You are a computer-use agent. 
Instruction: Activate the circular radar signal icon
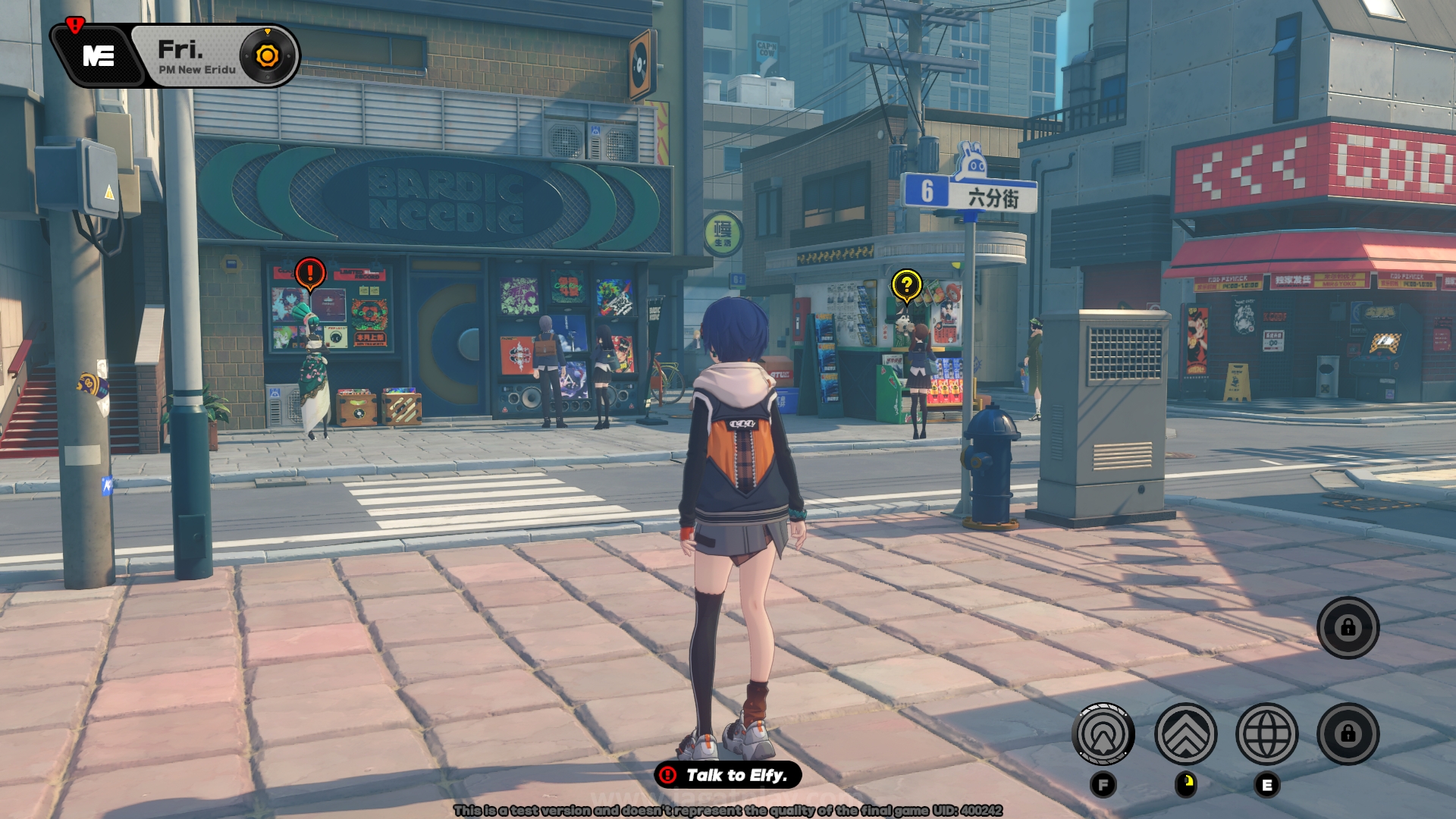(1103, 734)
